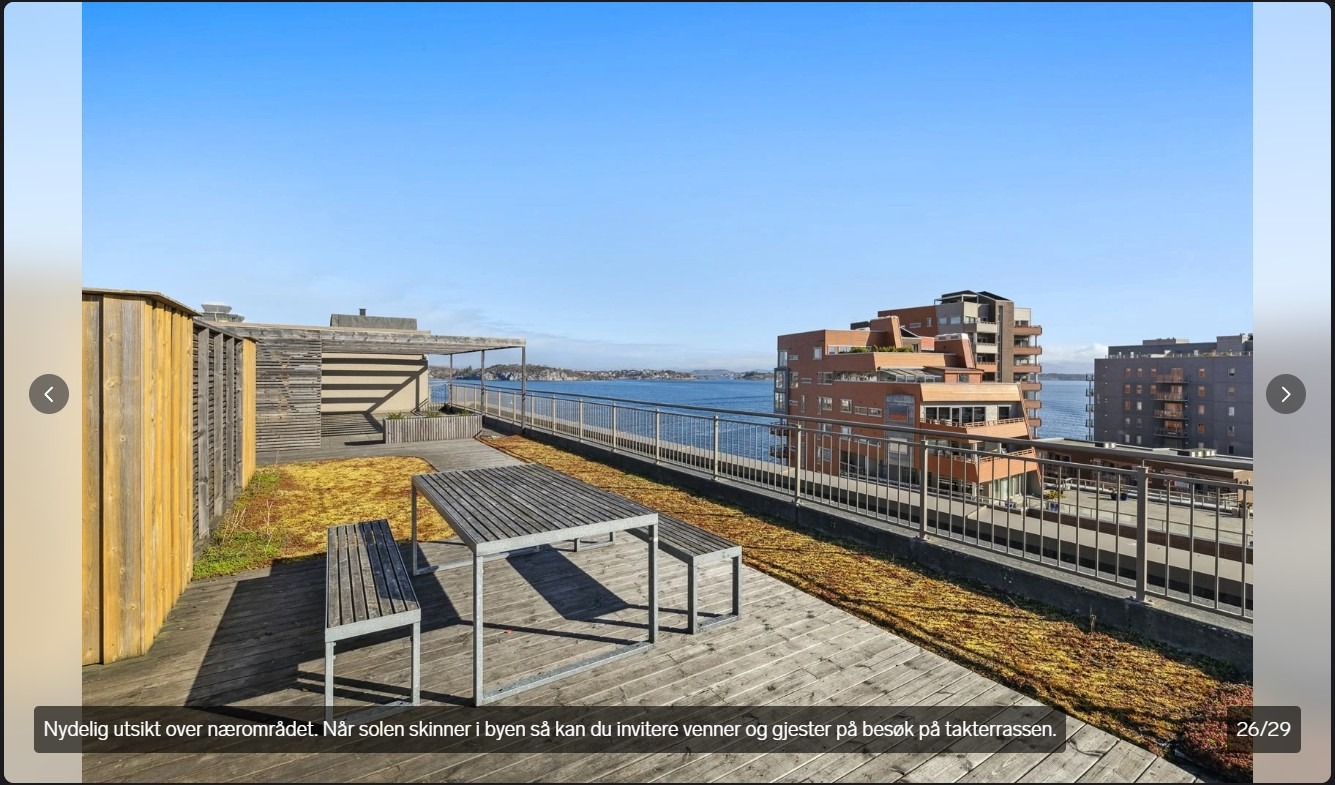This screenshot has height=785, width=1335.
Task: Click the right-pointing arrow inside the dark circle
Action: [x=1286, y=394]
